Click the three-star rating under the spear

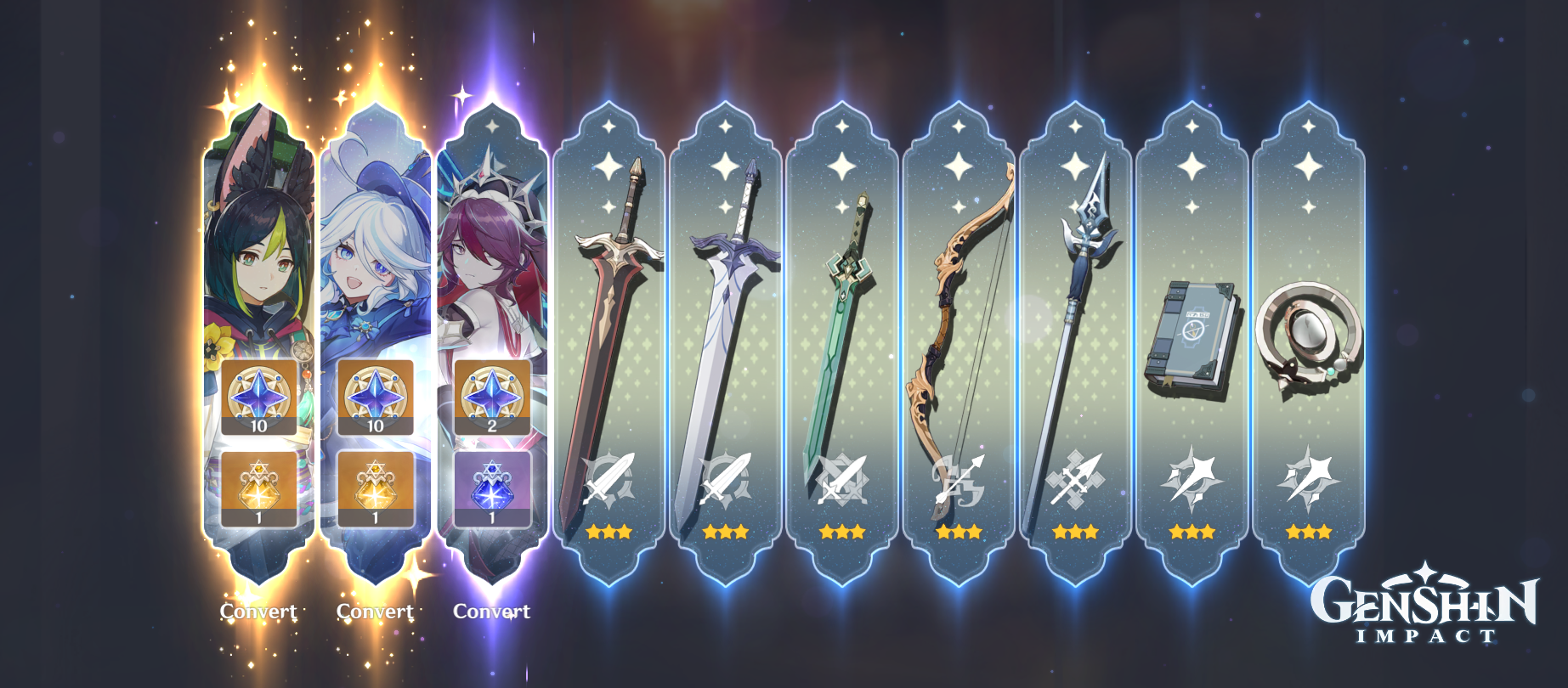pos(1075,533)
